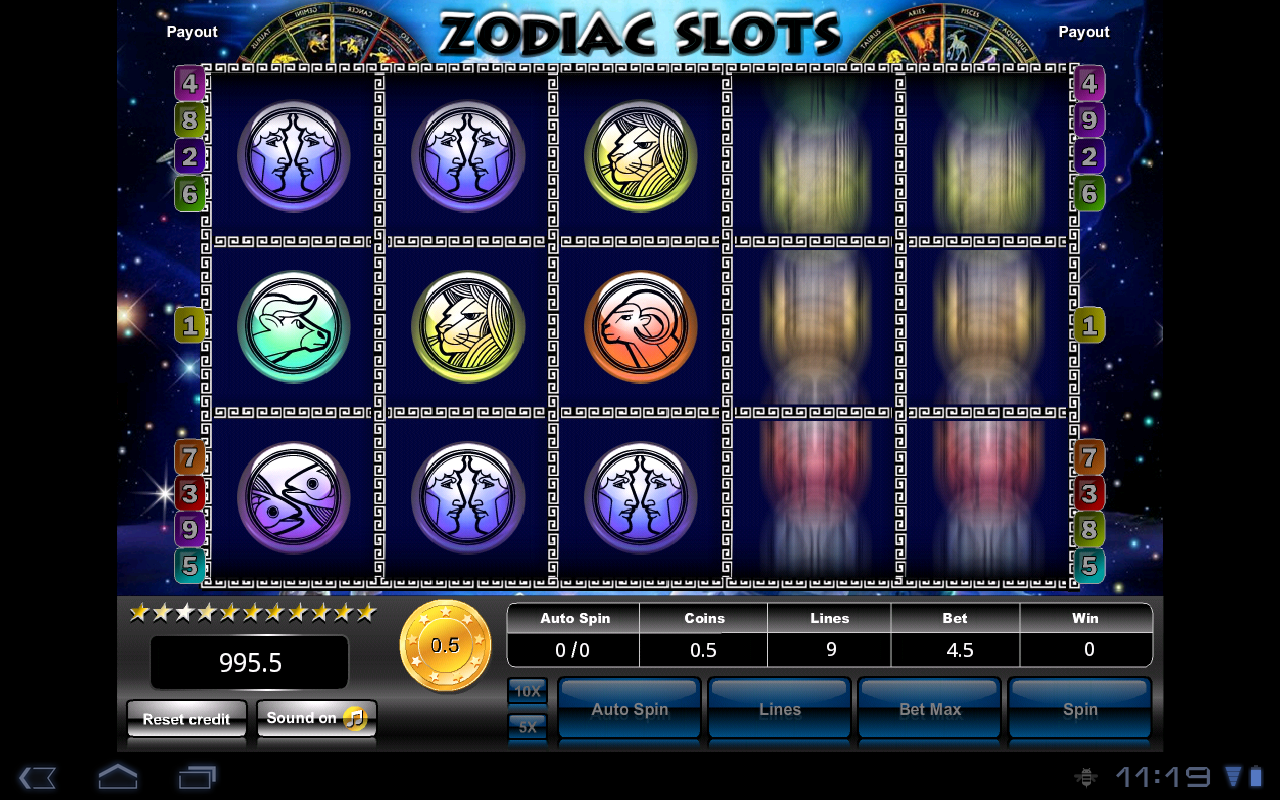
Task: Click the Gemini coin on the top-left reel
Action: click(x=292, y=155)
